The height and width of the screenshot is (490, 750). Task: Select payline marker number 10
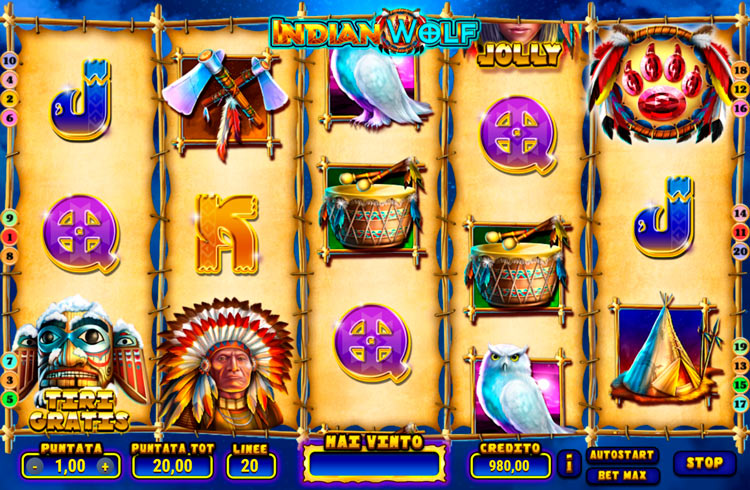click(x=10, y=61)
